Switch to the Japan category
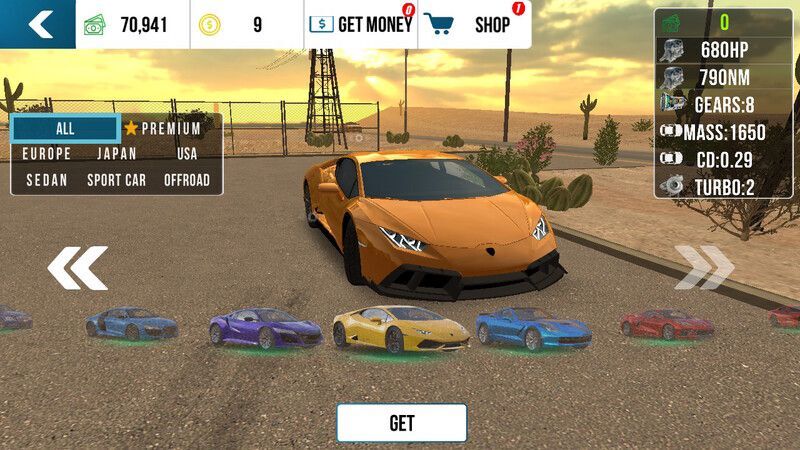 click(x=117, y=154)
